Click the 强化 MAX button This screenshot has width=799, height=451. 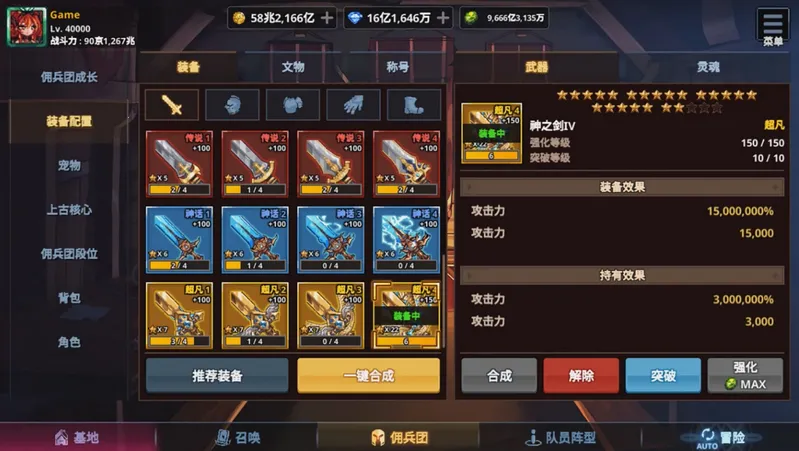click(x=745, y=376)
